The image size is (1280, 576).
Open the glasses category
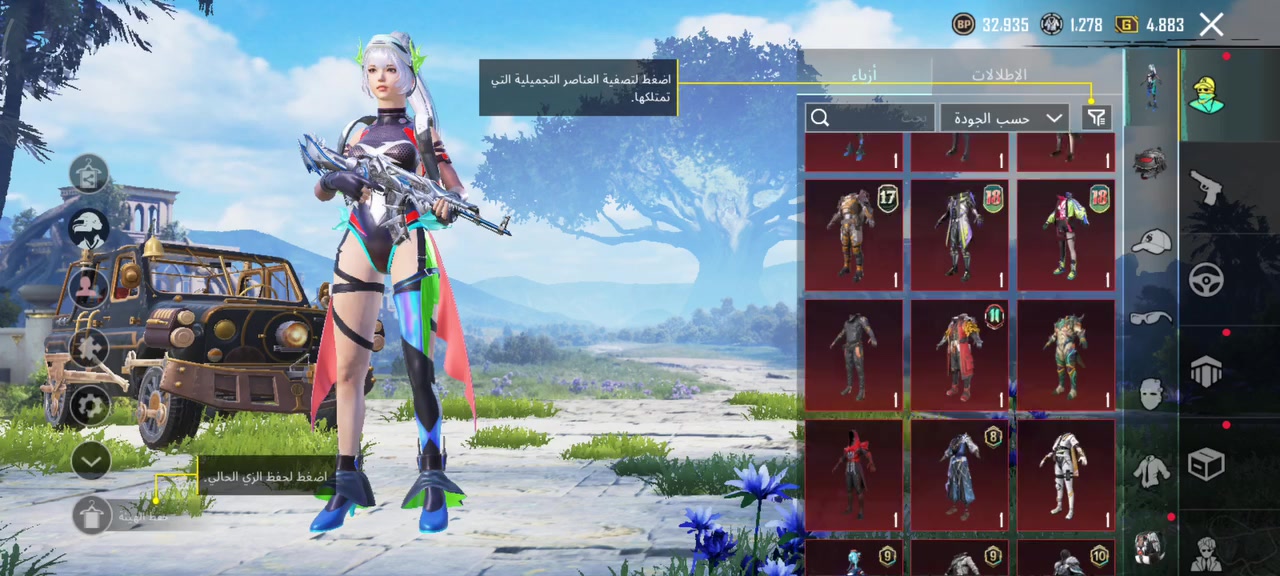(1151, 318)
